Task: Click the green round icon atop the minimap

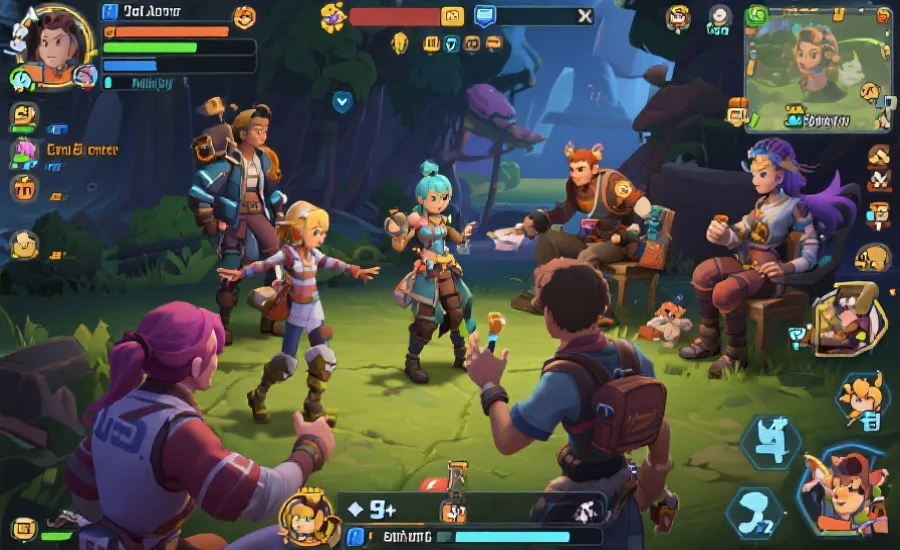Action: (757, 15)
